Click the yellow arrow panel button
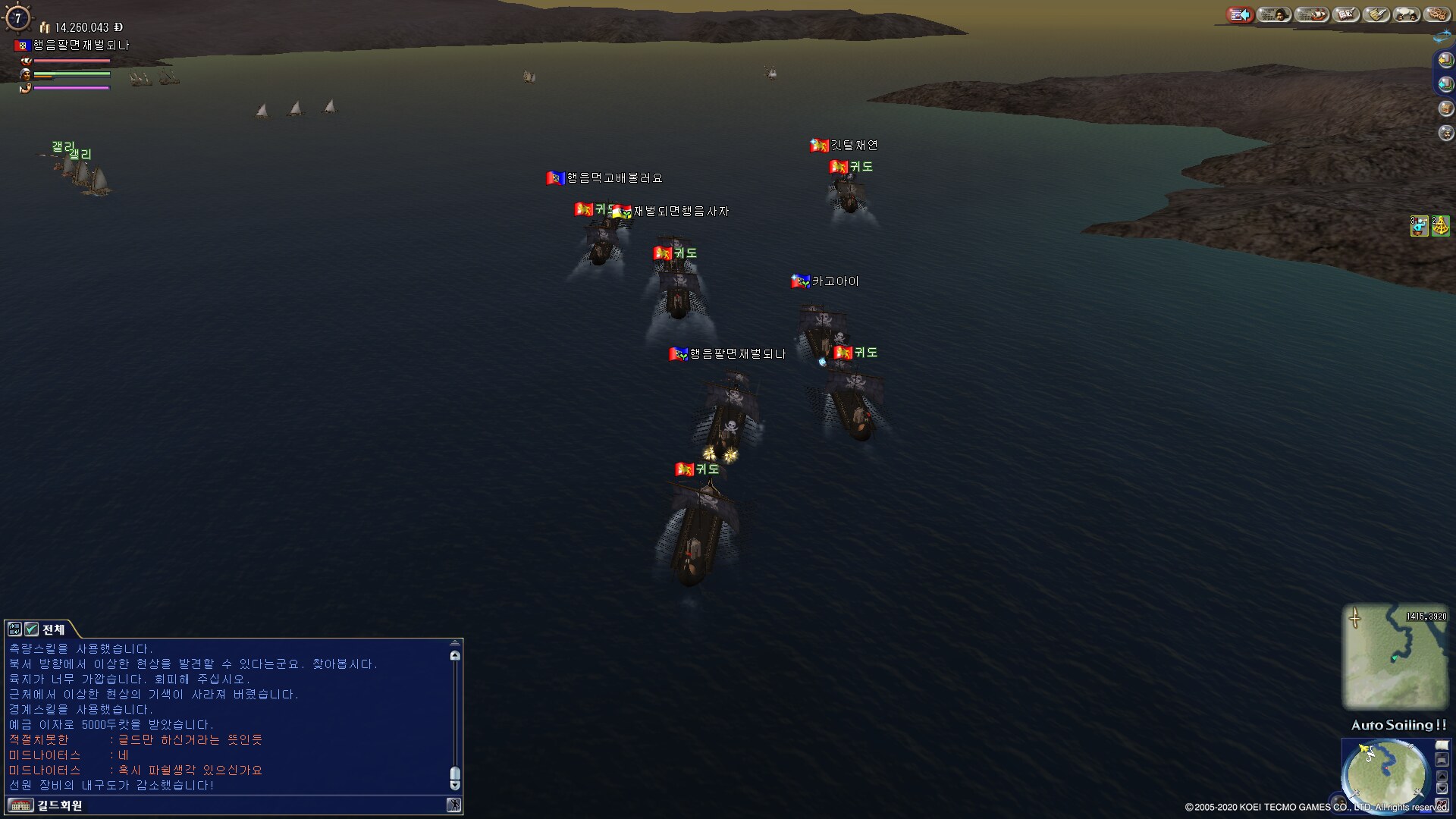 1445,60
